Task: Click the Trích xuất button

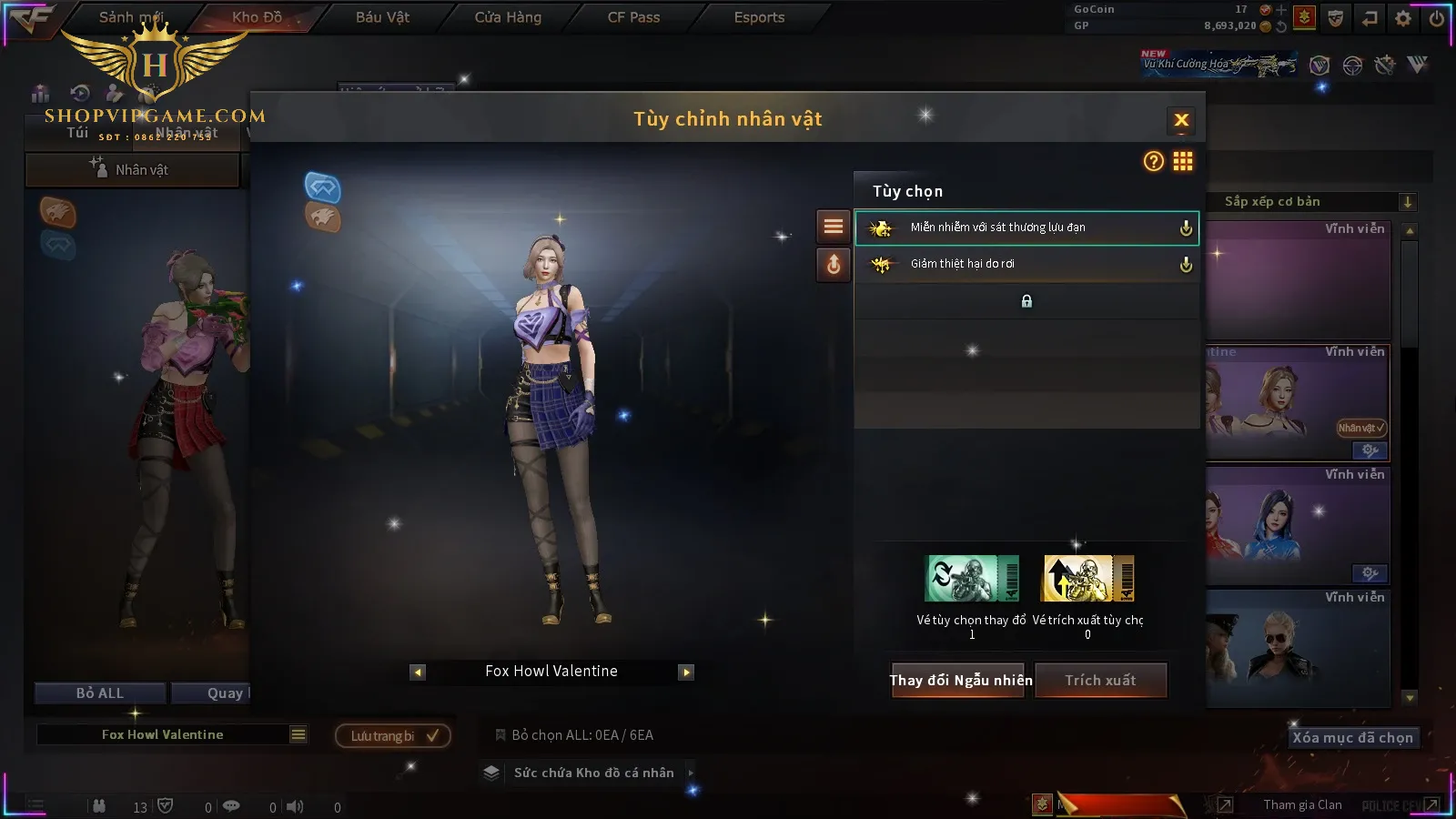Action: [x=1100, y=681]
